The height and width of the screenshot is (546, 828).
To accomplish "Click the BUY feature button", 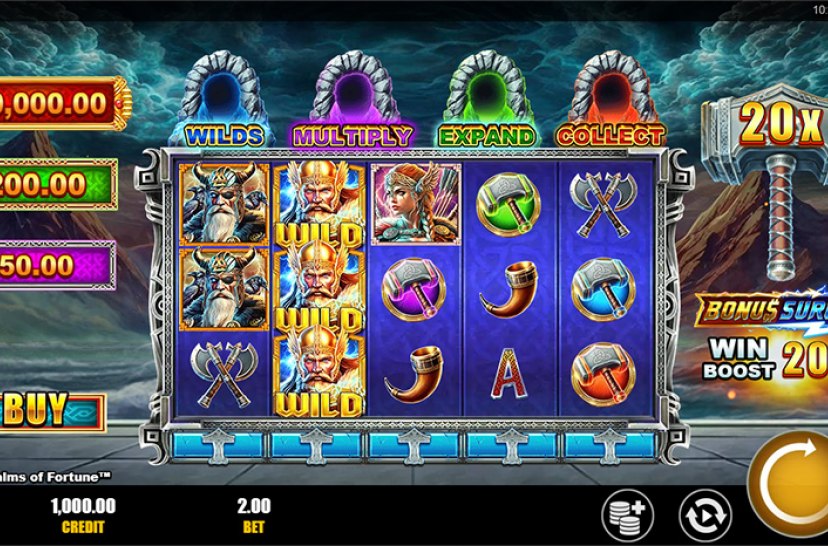I will pyautogui.click(x=52, y=410).
